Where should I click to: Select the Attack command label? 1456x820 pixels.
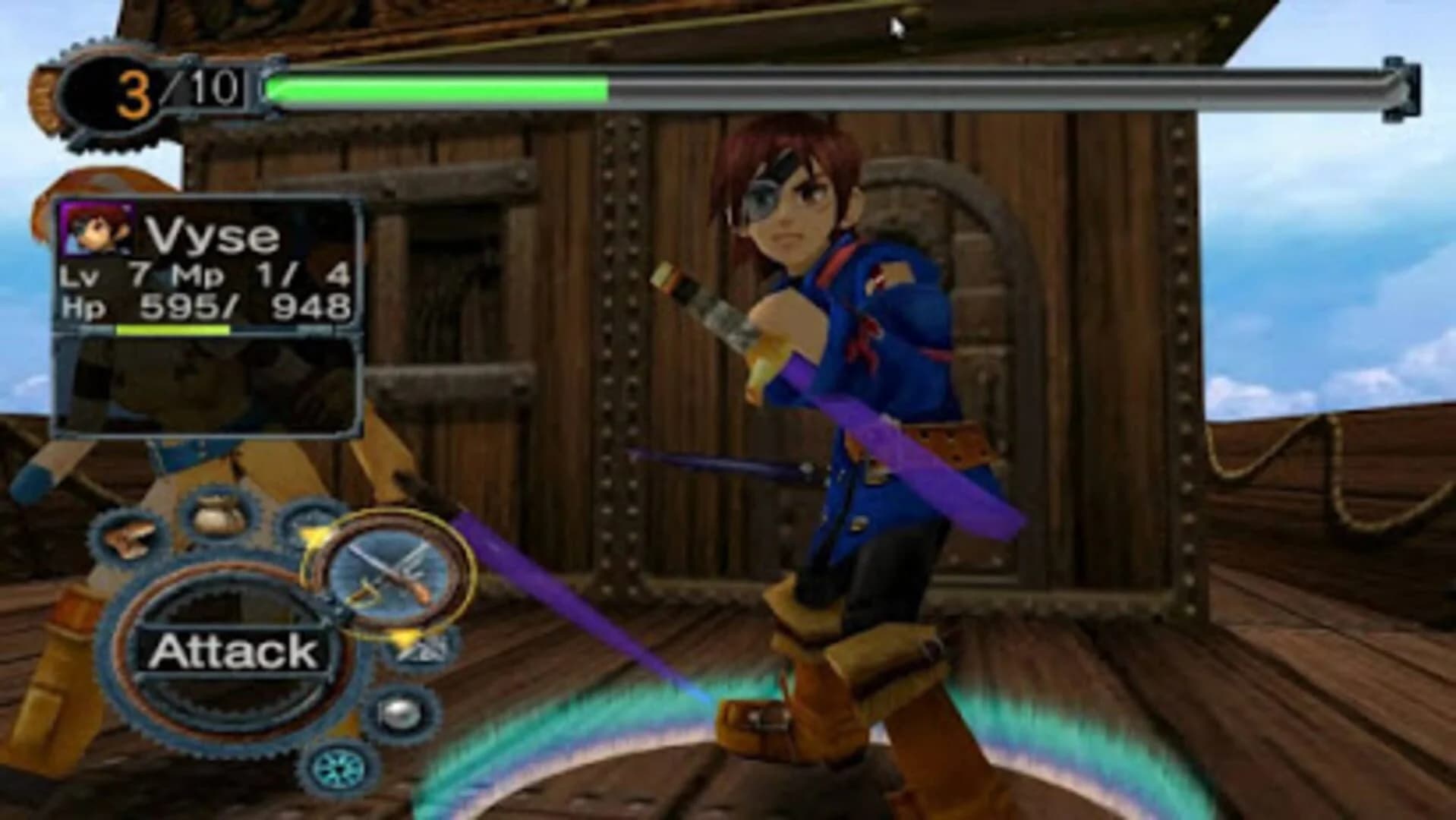point(235,650)
